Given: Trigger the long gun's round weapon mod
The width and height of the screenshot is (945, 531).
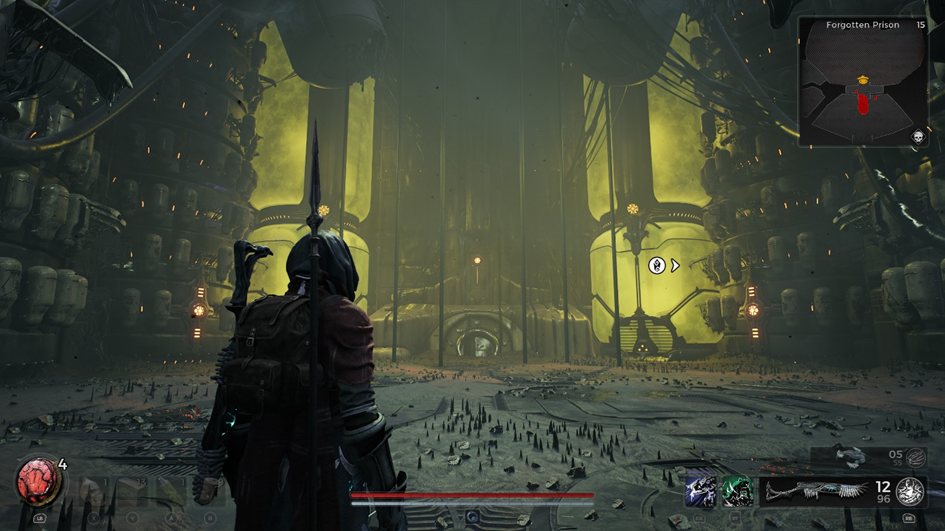Looking at the screenshot, I should tap(909, 490).
